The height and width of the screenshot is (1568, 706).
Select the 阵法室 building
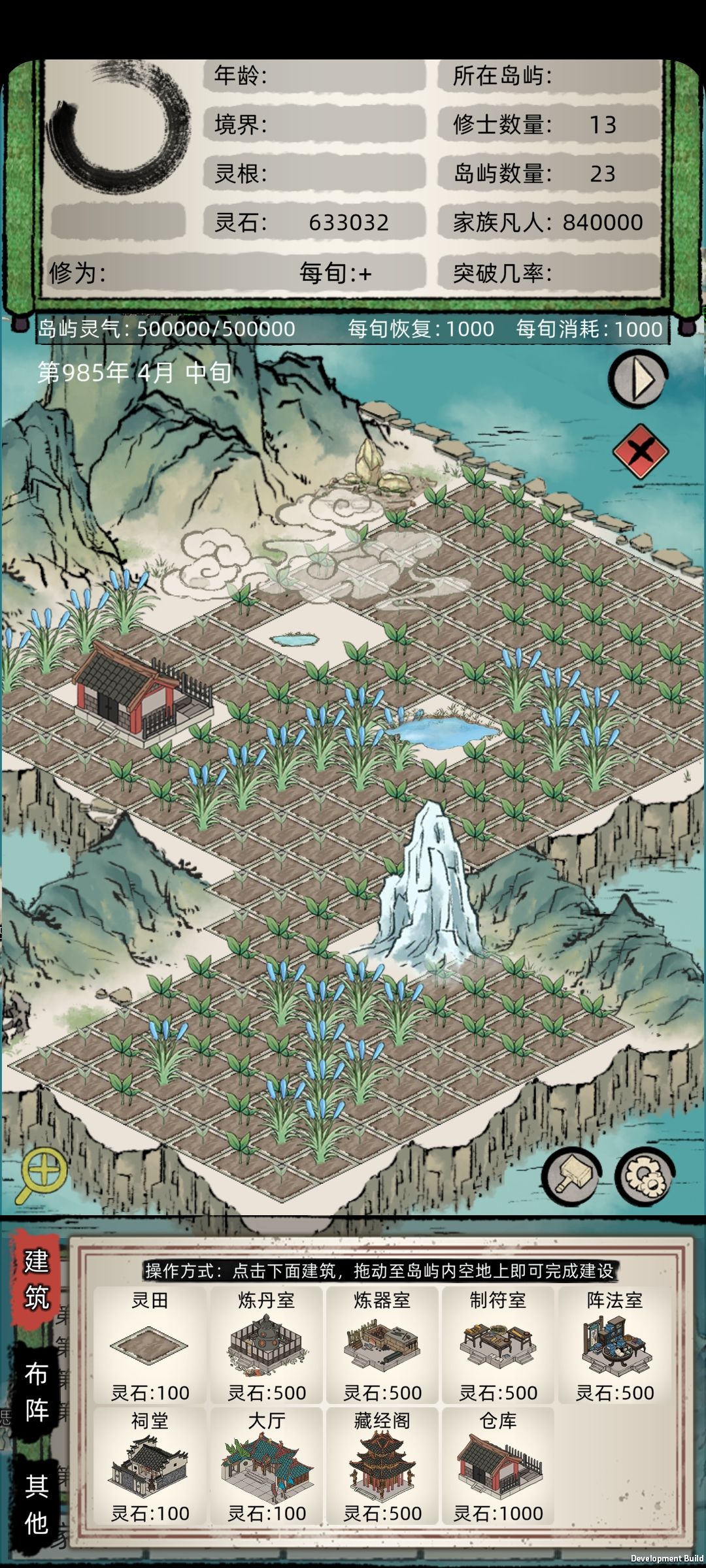coord(614,1345)
